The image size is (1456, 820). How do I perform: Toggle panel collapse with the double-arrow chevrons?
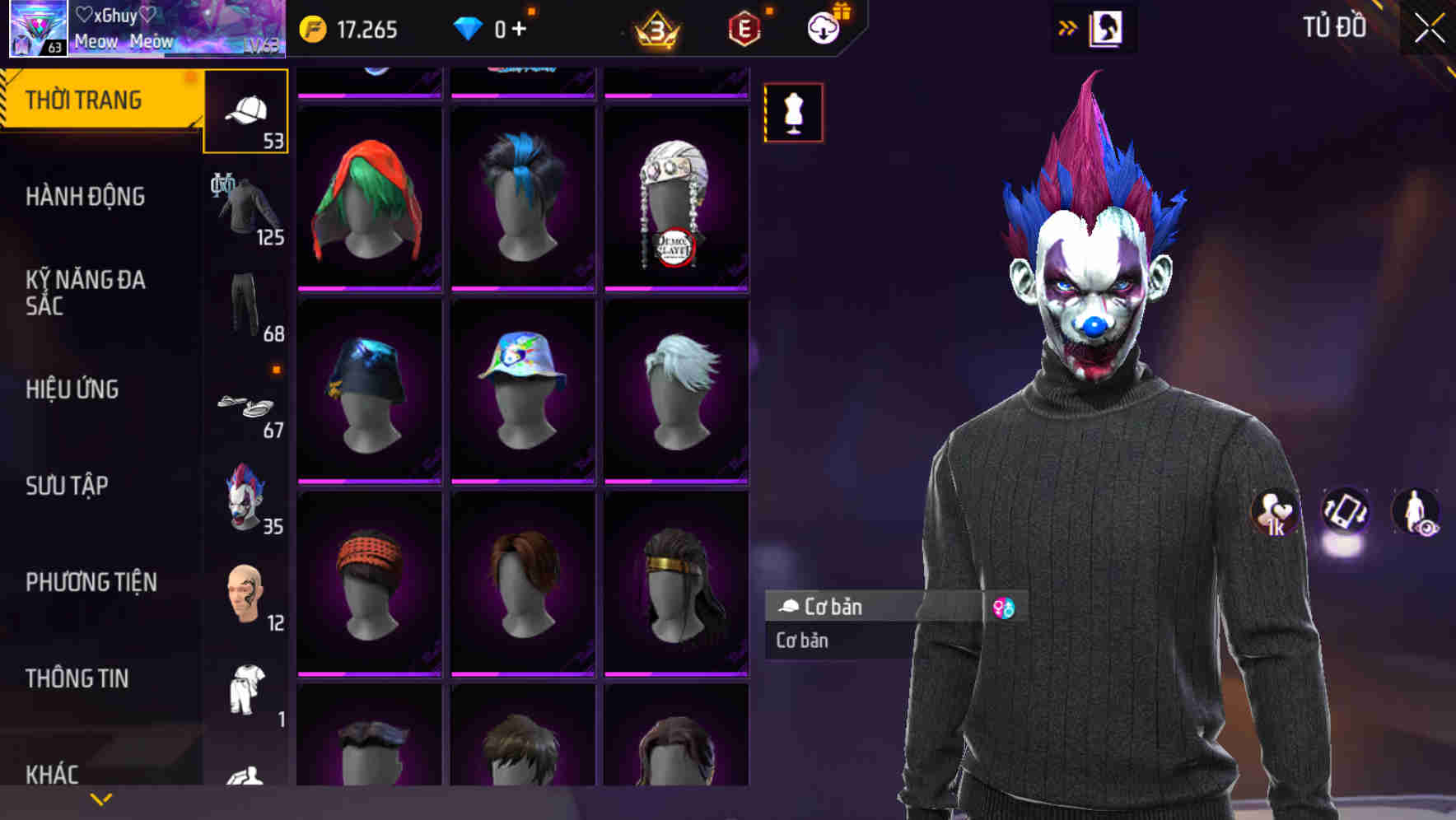coord(1068,26)
